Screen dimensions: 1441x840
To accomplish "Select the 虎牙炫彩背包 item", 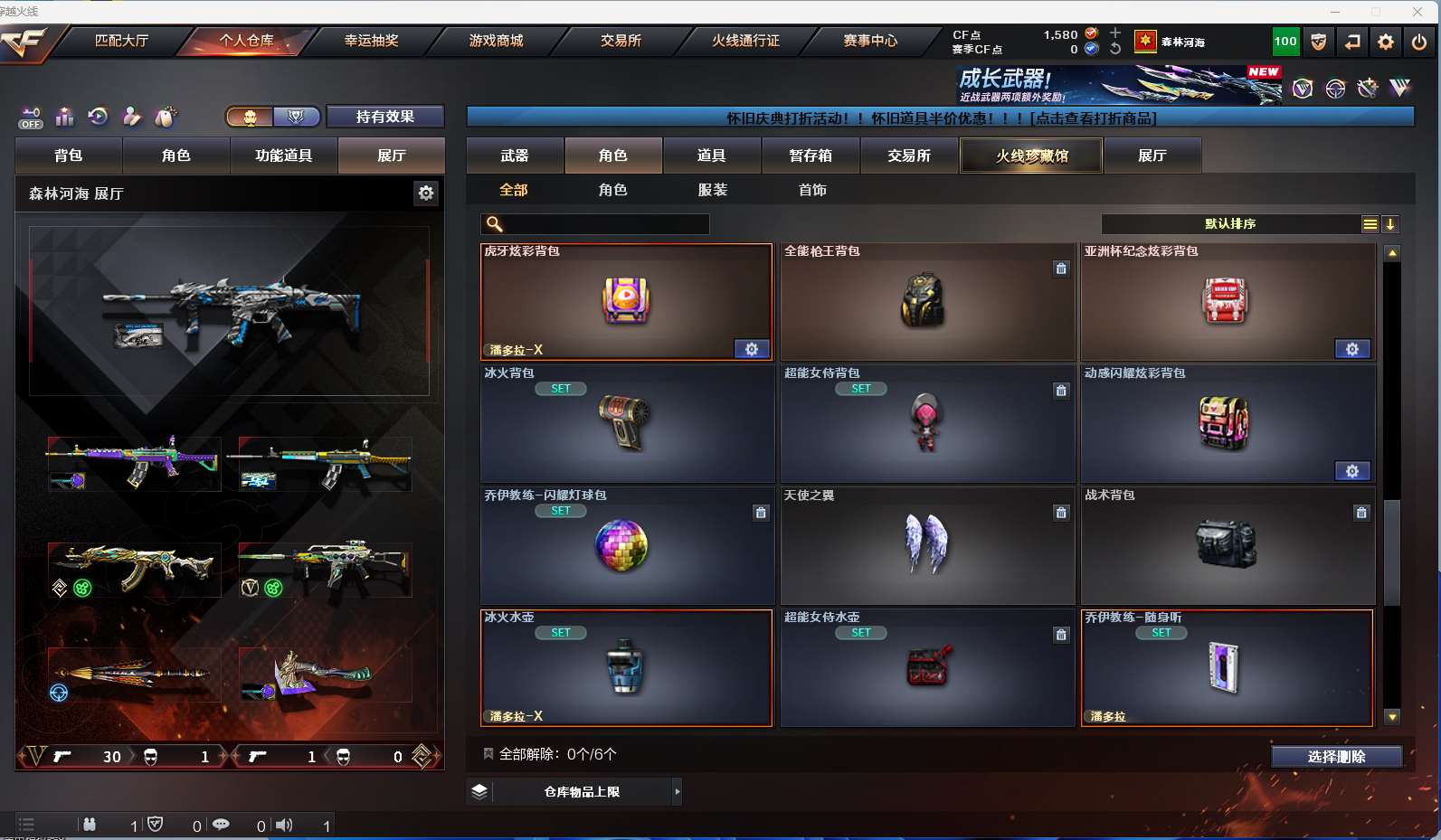I will (x=626, y=302).
